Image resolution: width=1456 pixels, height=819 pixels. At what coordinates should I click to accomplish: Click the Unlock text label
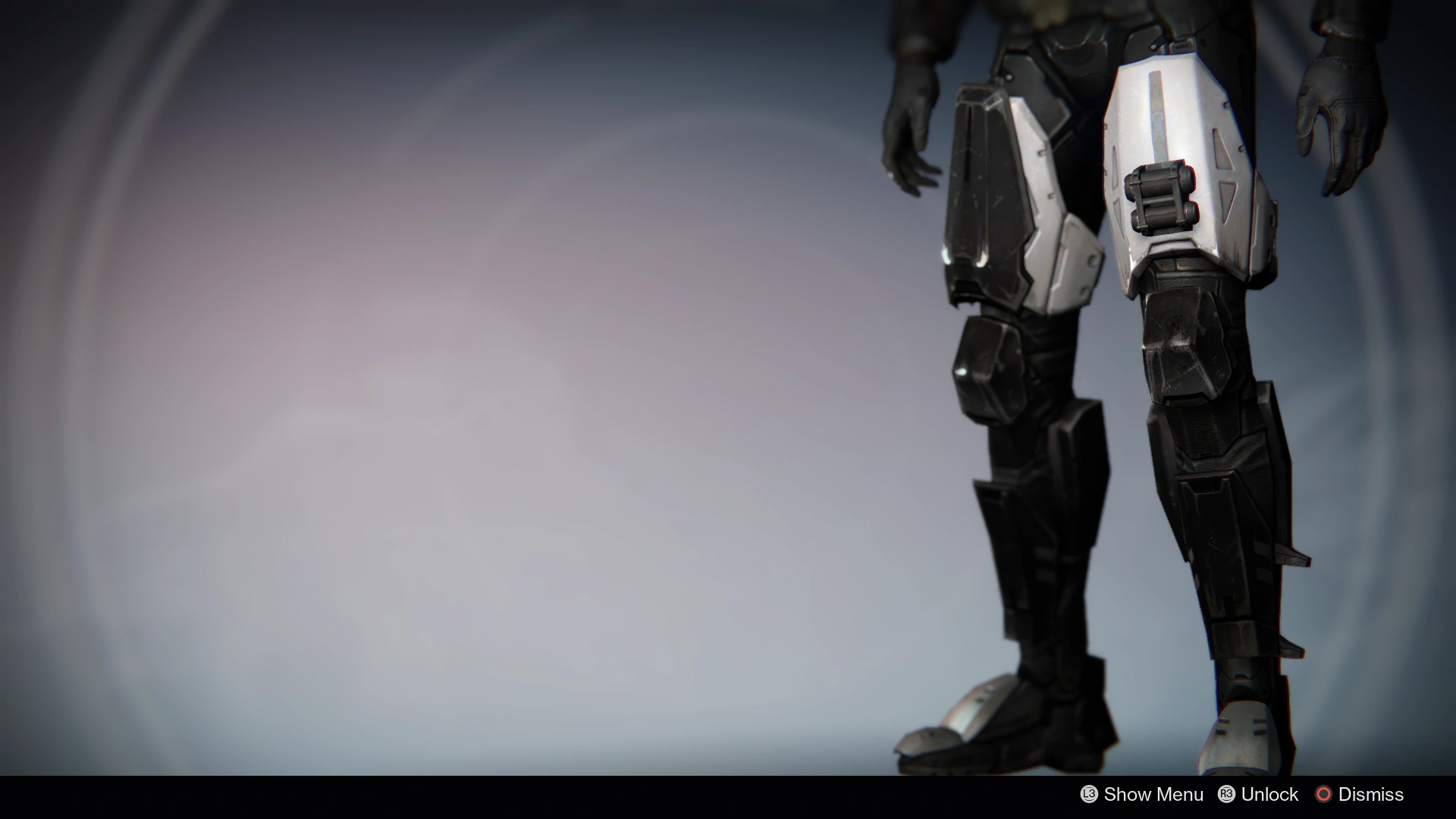[x=1268, y=795]
